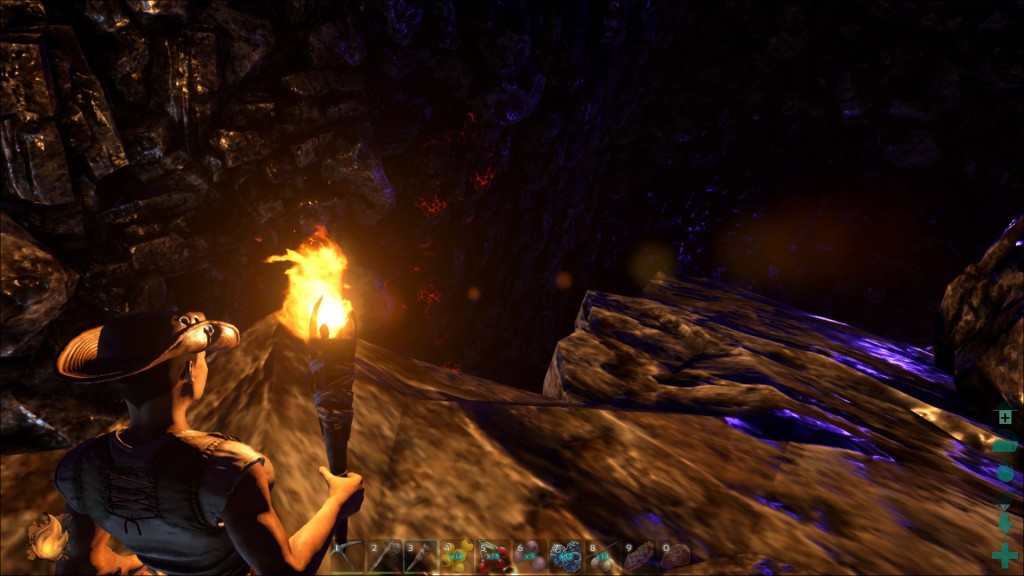Use the white berries in slot 8
1024x576 pixels.
[602, 556]
